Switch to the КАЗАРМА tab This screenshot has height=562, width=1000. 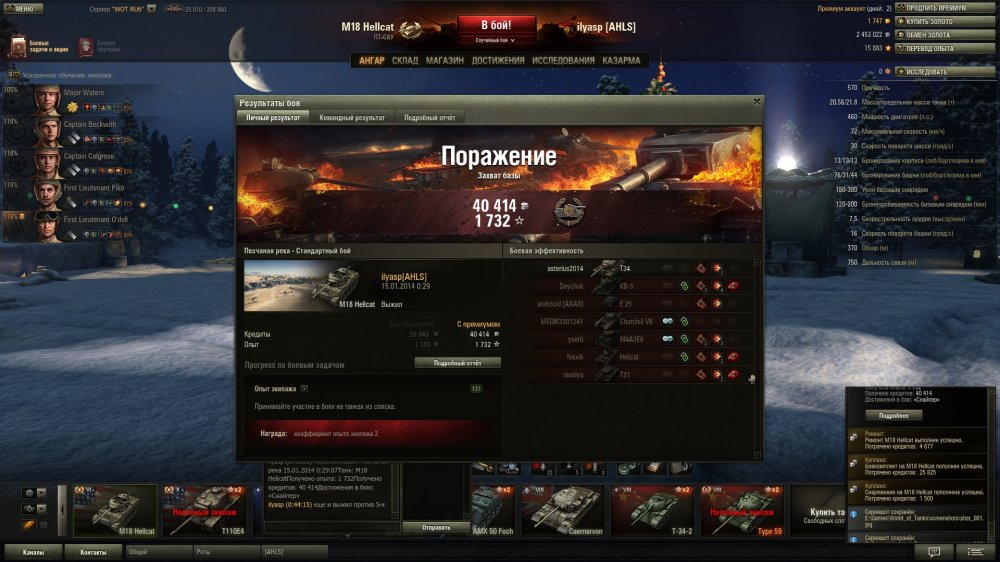[621, 61]
